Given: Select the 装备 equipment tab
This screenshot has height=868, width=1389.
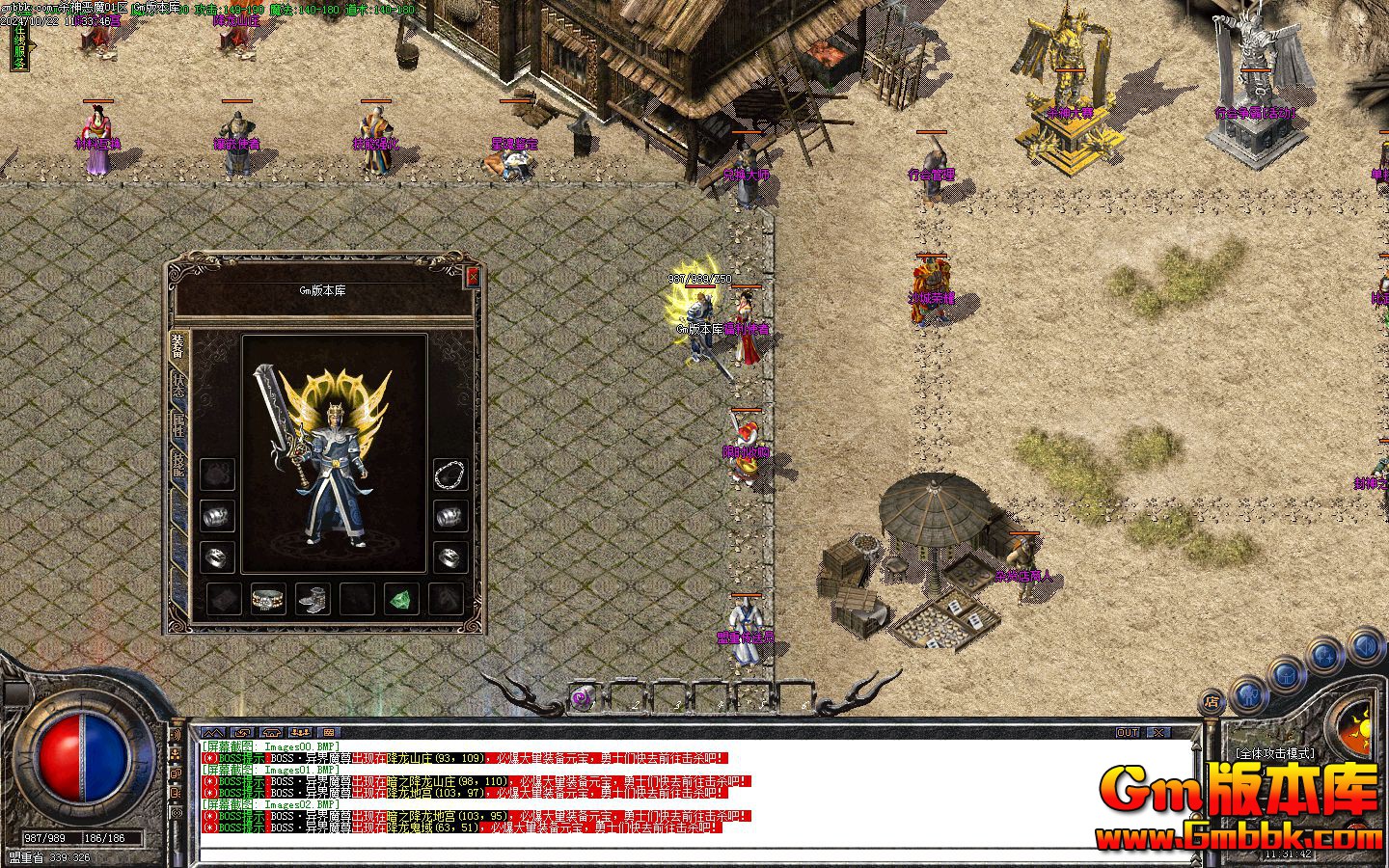Looking at the screenshot, I should (x=178, y=344).
